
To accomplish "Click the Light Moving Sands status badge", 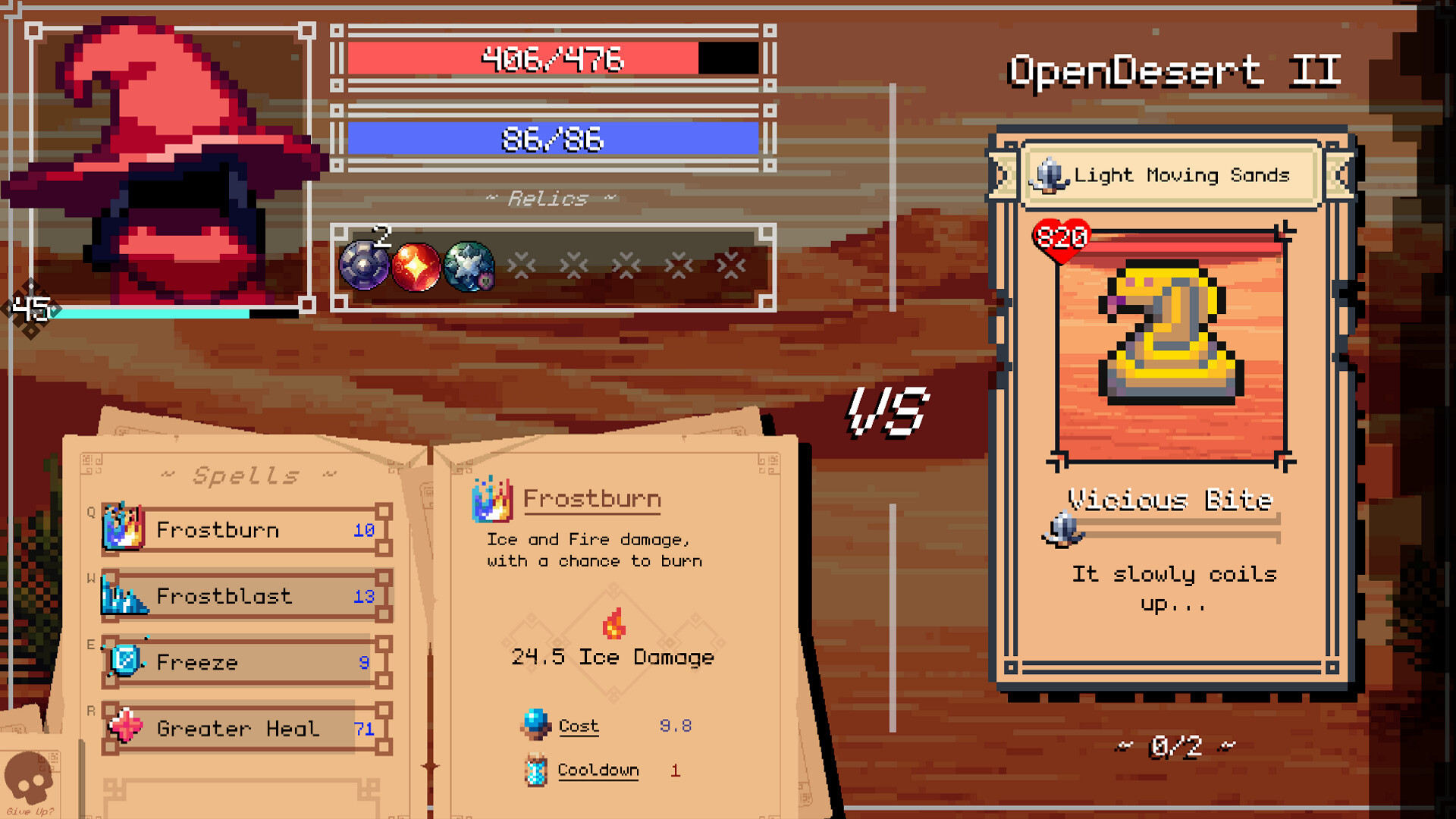I will click(1170, 174).
